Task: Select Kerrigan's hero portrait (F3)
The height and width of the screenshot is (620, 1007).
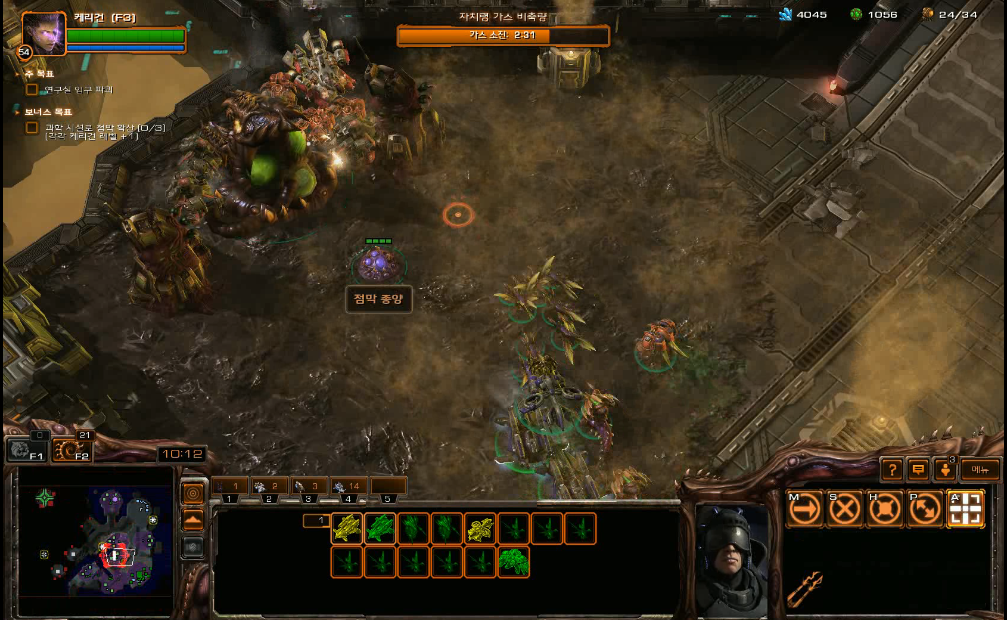Action: [43, 34]
